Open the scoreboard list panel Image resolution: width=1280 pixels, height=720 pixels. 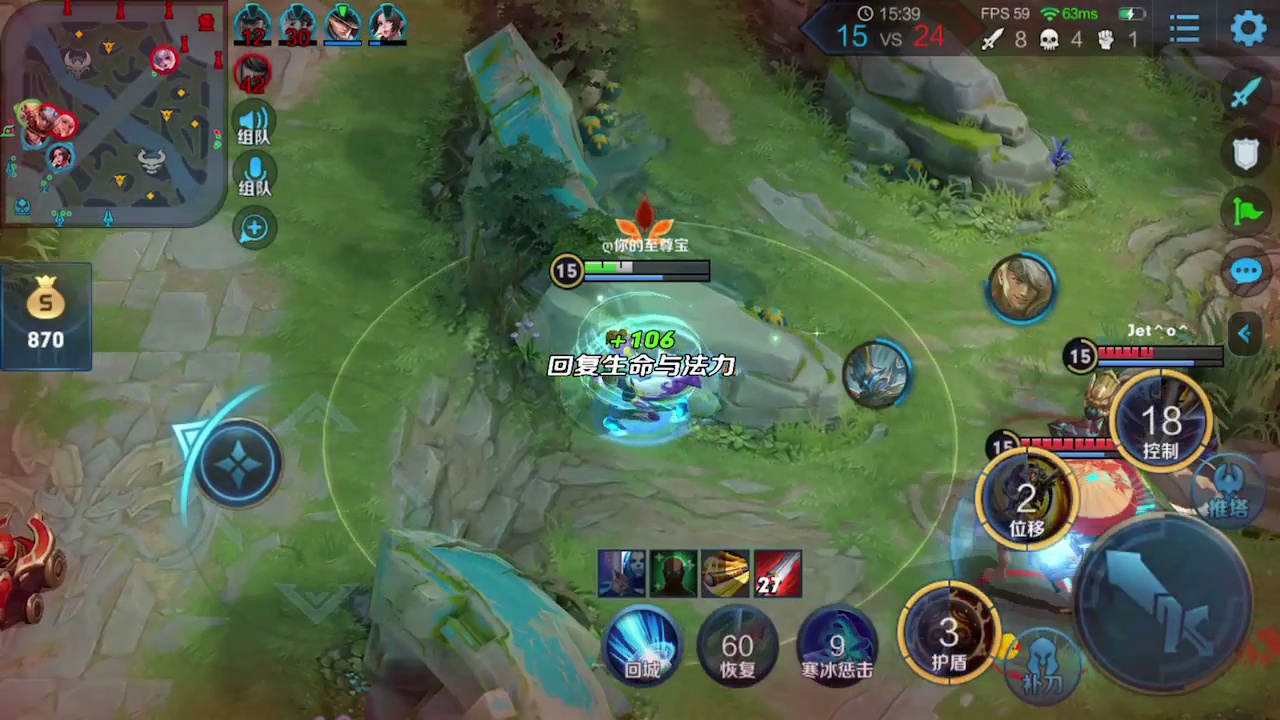coord(1185,29)
